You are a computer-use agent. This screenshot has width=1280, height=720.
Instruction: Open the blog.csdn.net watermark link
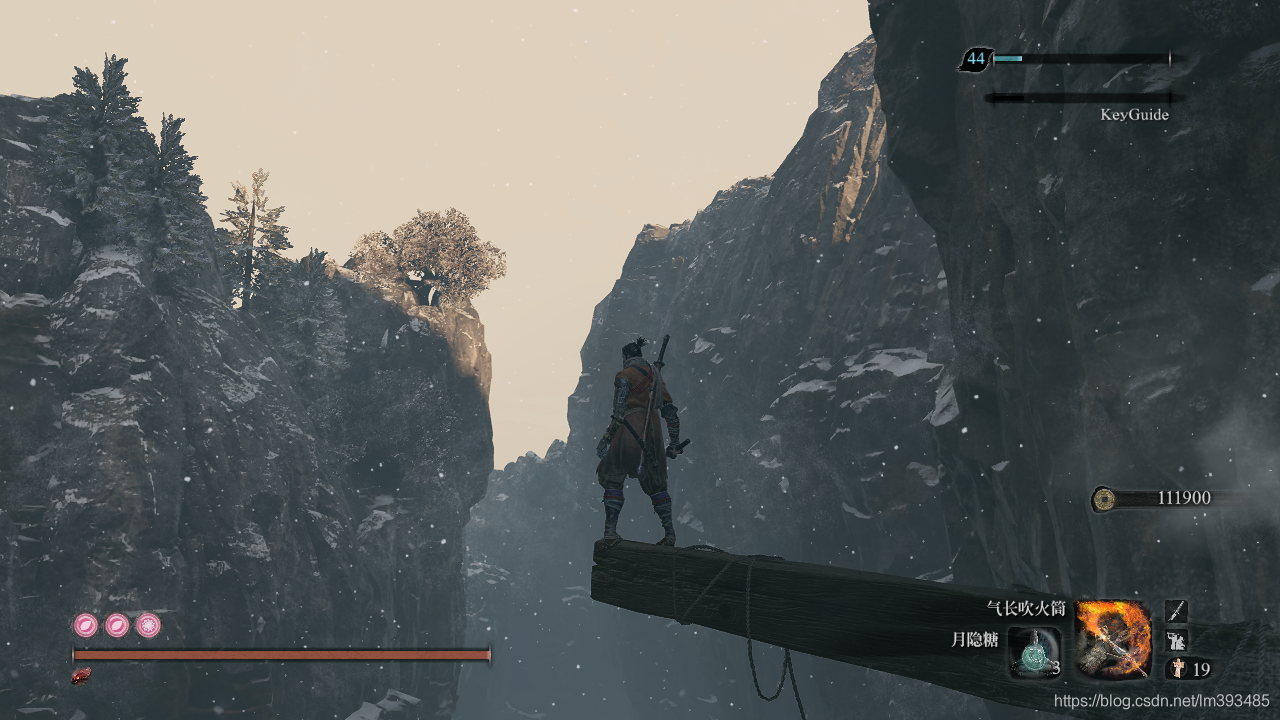[x=1161, y=701]
